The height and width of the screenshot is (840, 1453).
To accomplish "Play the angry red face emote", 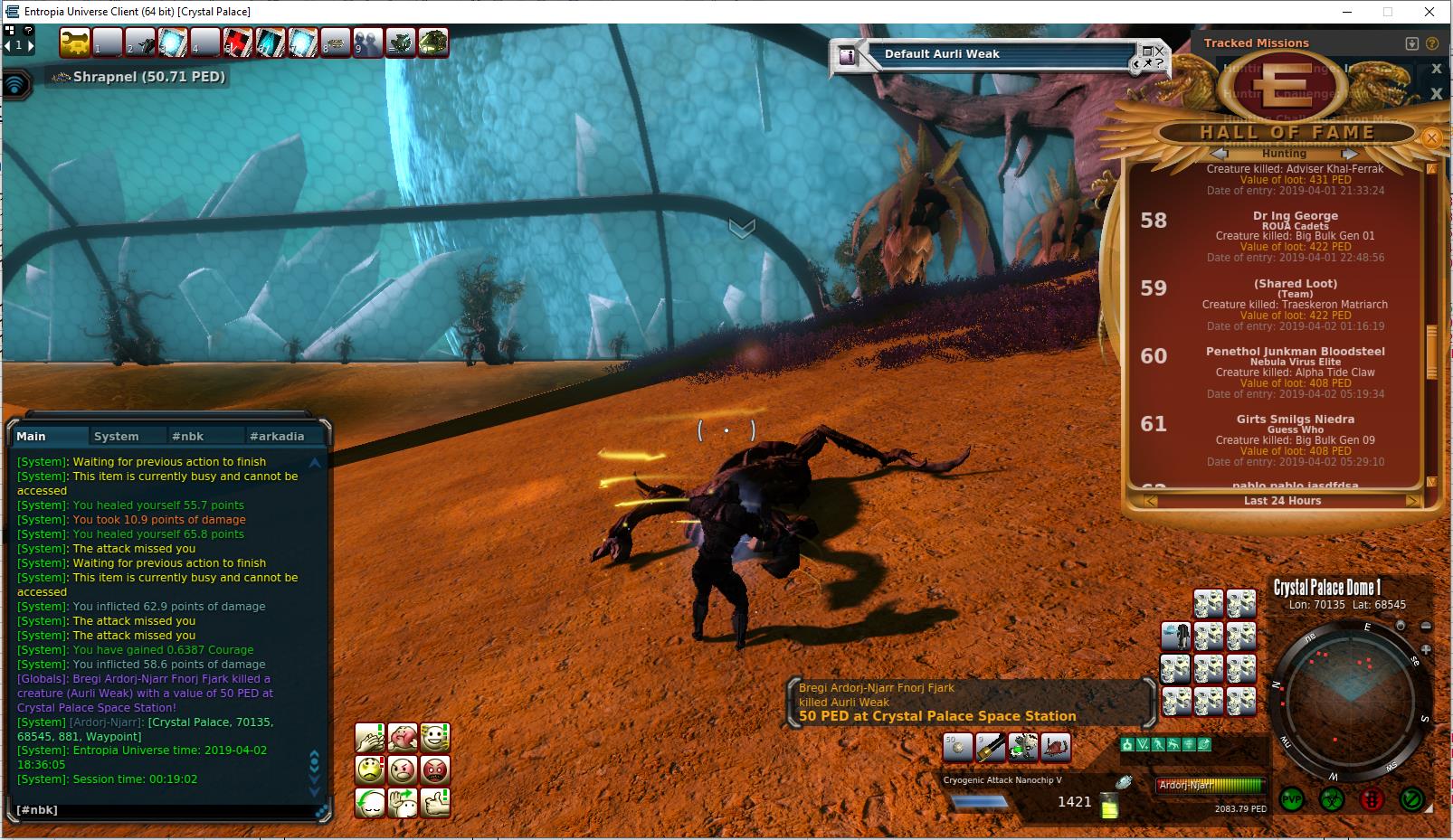I will pyautogui.click(x=435, y=770).
